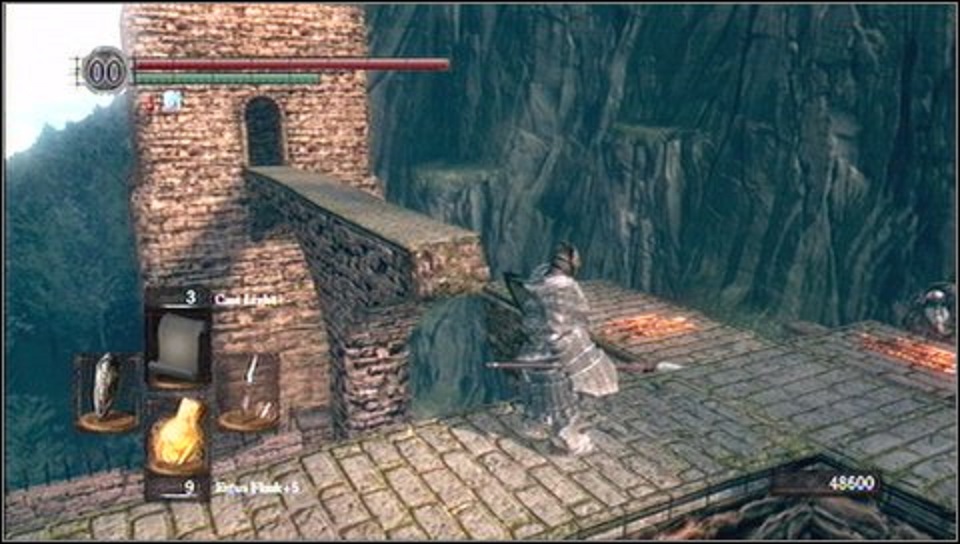The height and width of the screenshot is (544, 960).
Task: Select the left-hand shield equipment slot
Action: 106,391
